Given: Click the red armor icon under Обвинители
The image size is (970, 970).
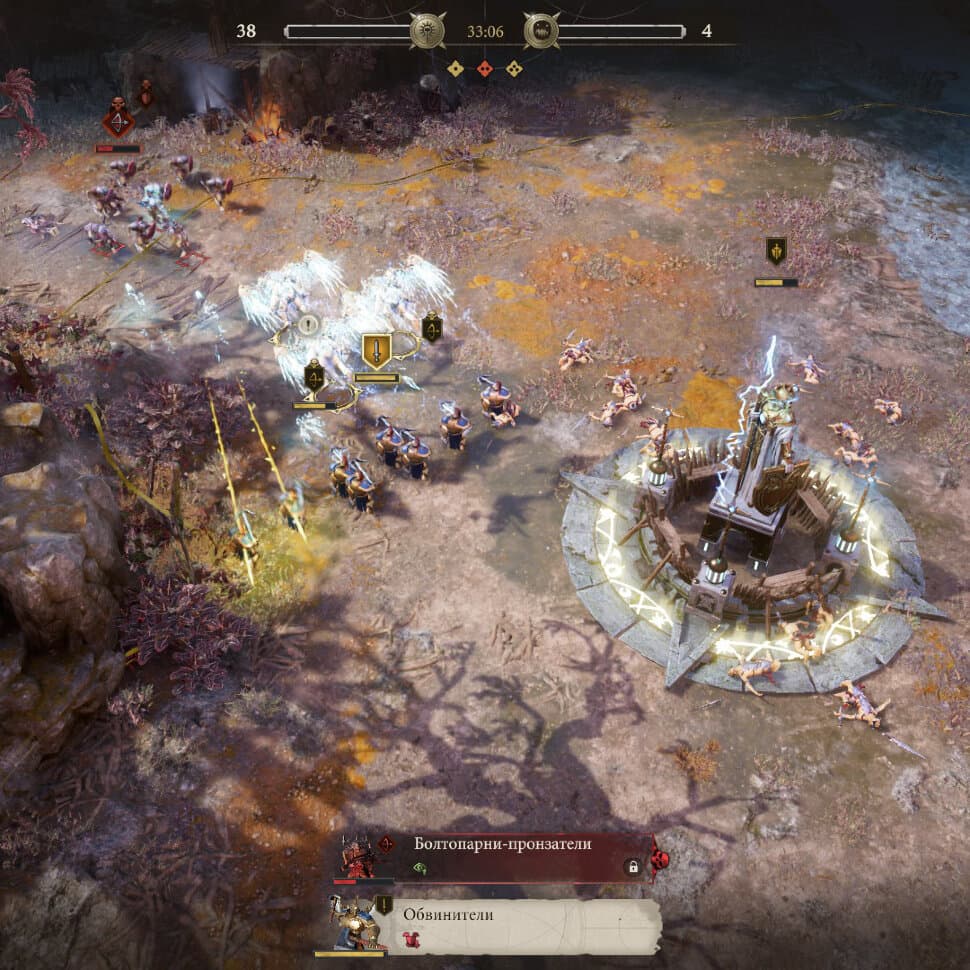Looking at the screenshot, I should (410, 938).
